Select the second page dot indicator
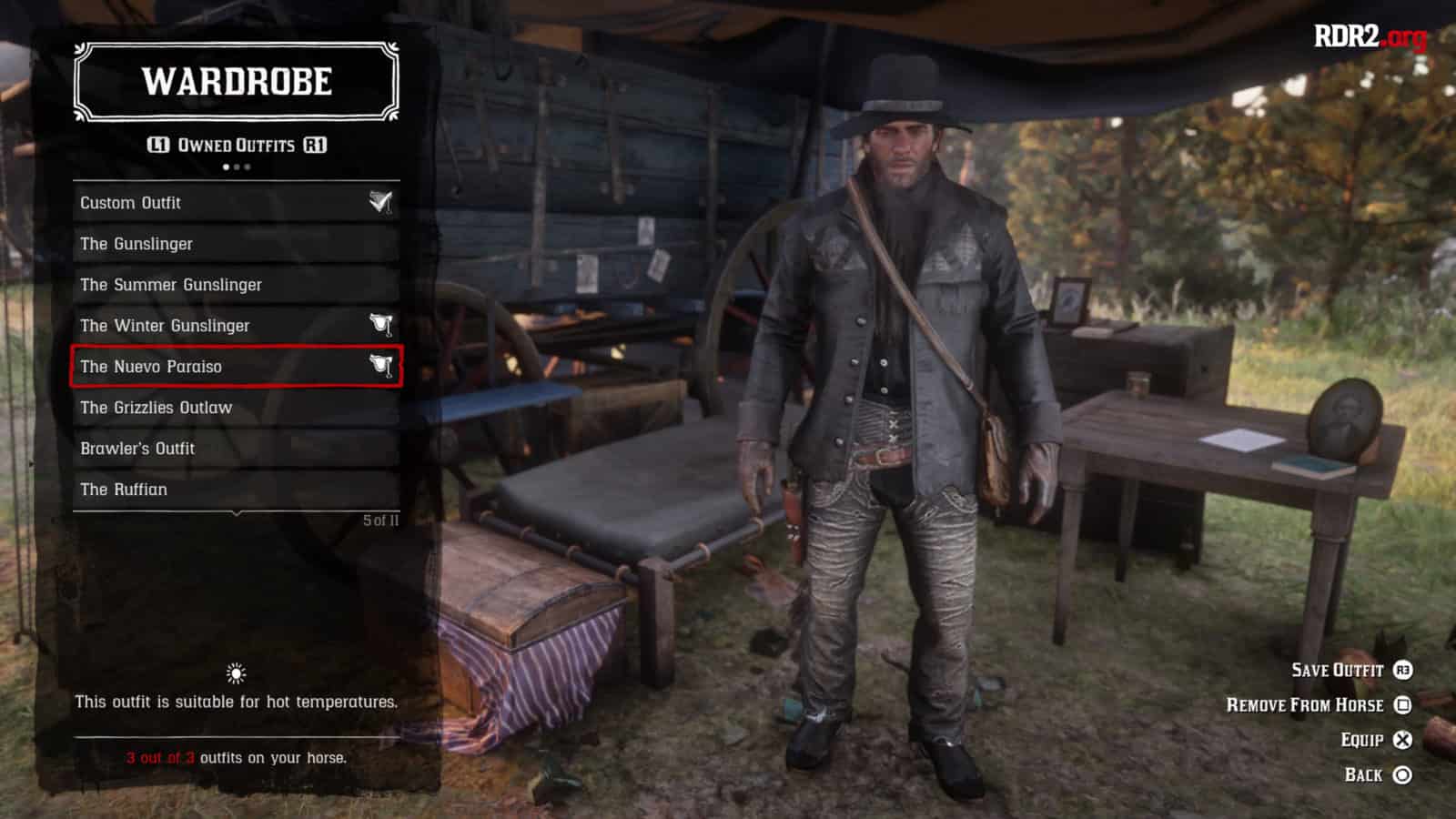The width and height of the screenshot is (1456, 819). pos(236,167)
